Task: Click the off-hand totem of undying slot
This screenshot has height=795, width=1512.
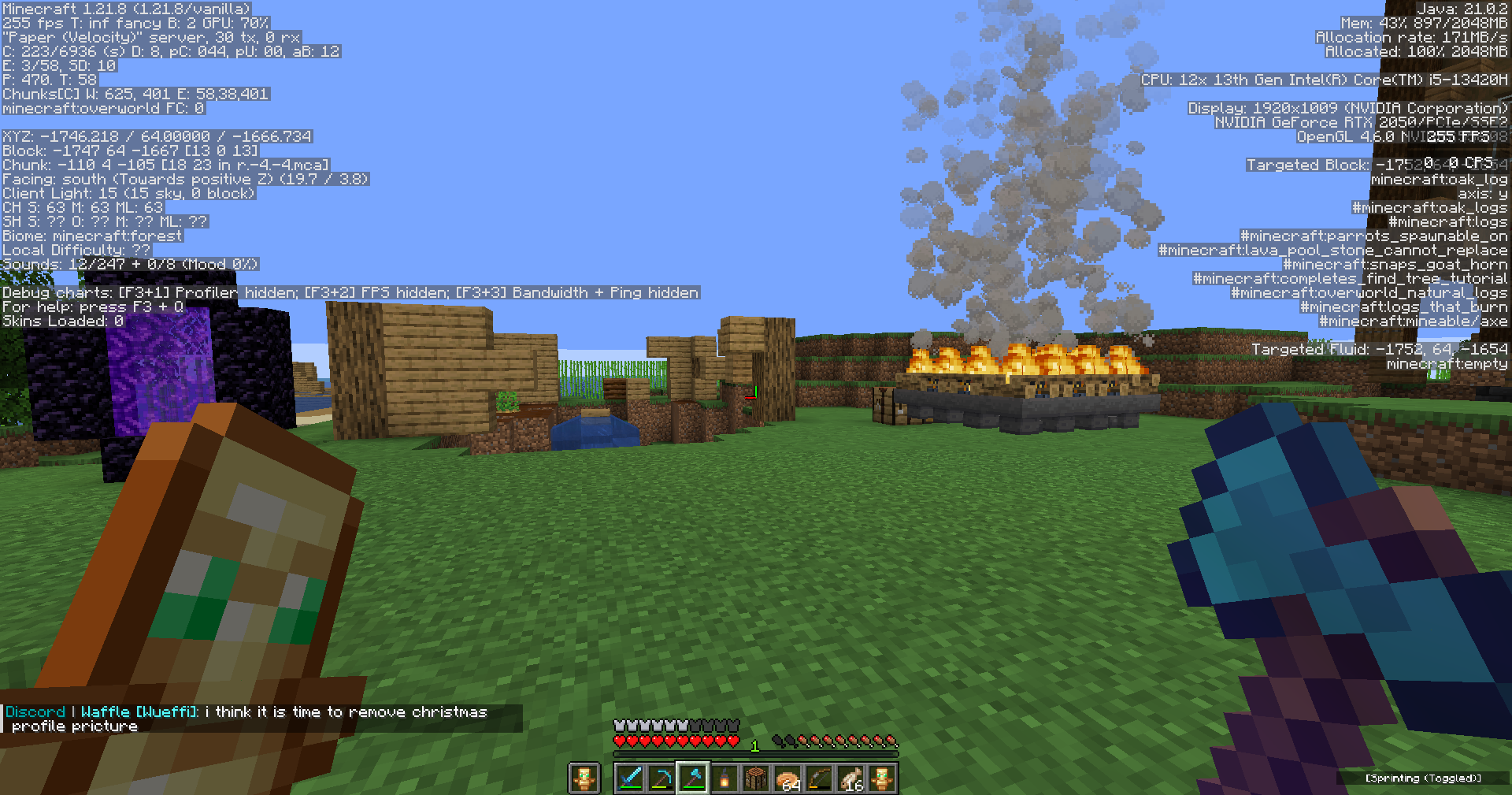Action: point(584,778)
